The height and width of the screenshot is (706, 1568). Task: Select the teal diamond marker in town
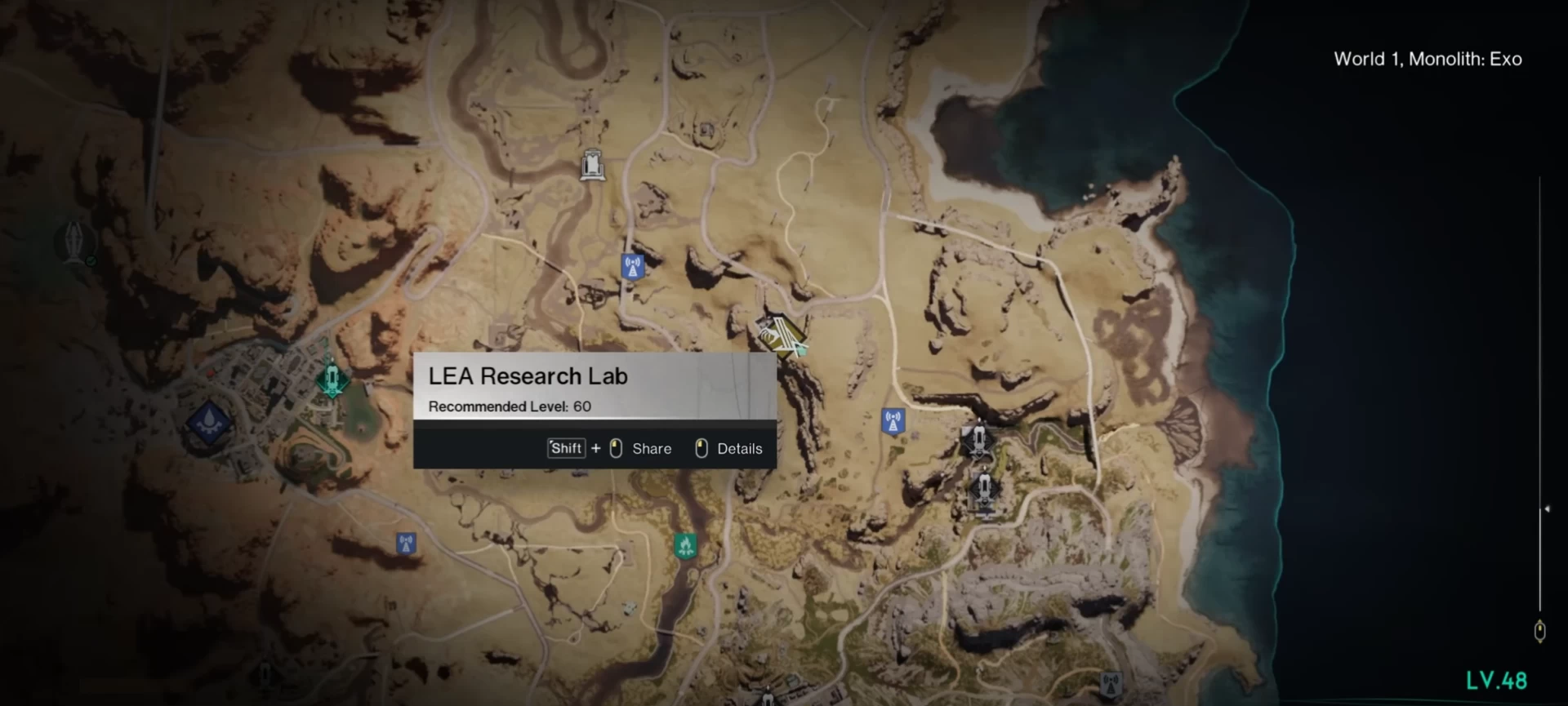point(332,380)
